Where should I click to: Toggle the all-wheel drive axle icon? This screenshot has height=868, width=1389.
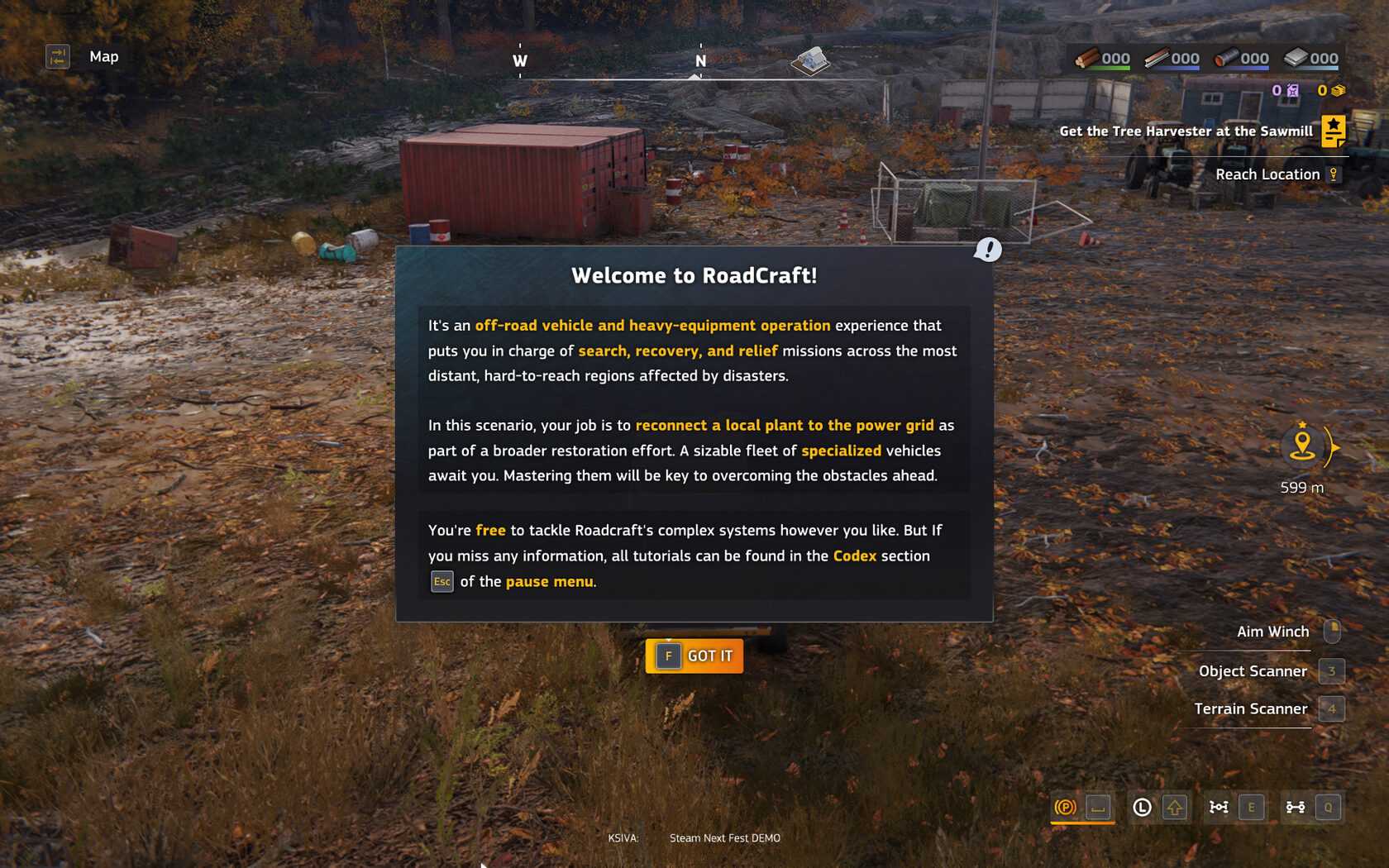(x=1296, y=807)
